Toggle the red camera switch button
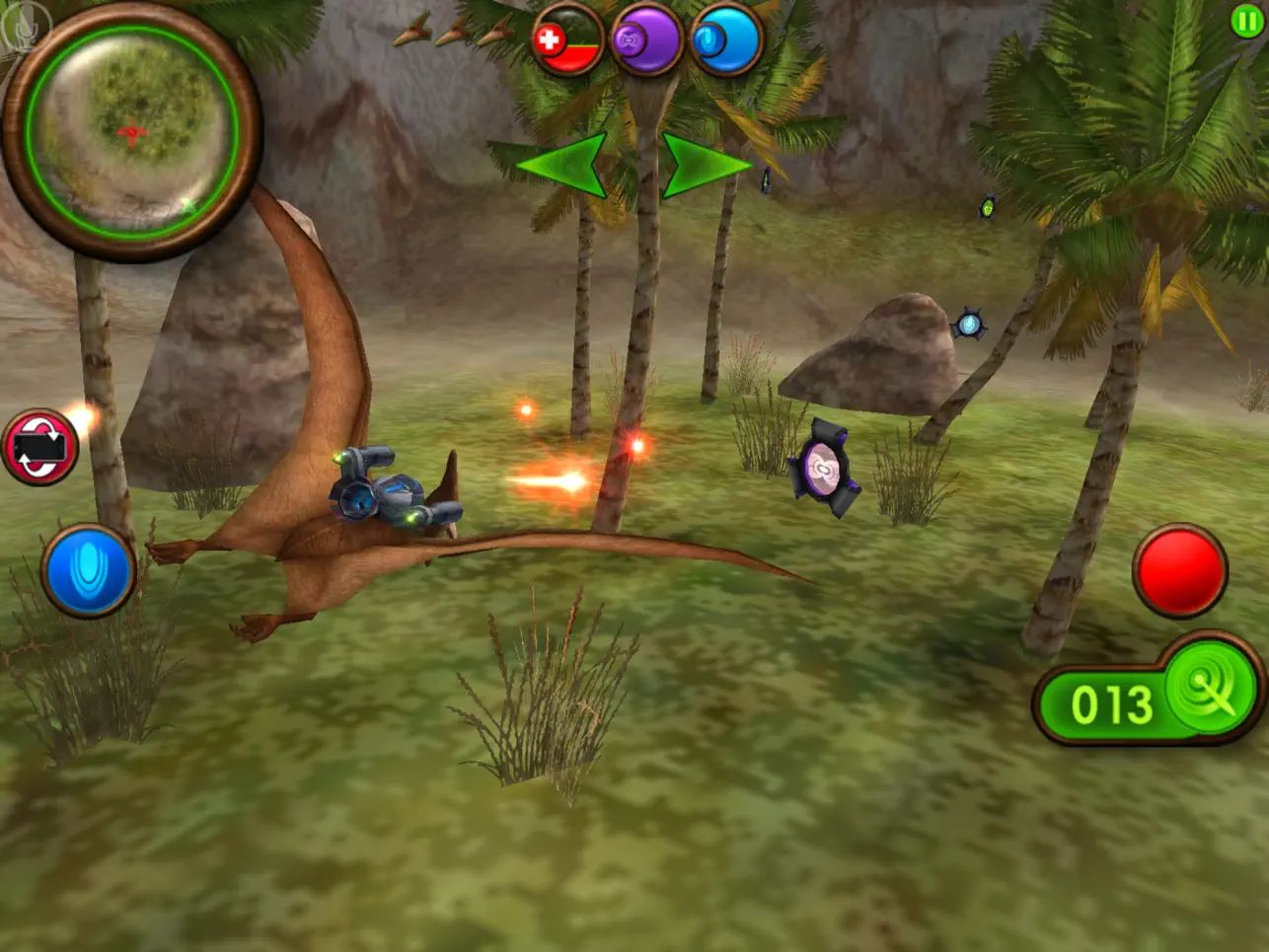The width and height of the screenshot is (1269, 952). 39,447
